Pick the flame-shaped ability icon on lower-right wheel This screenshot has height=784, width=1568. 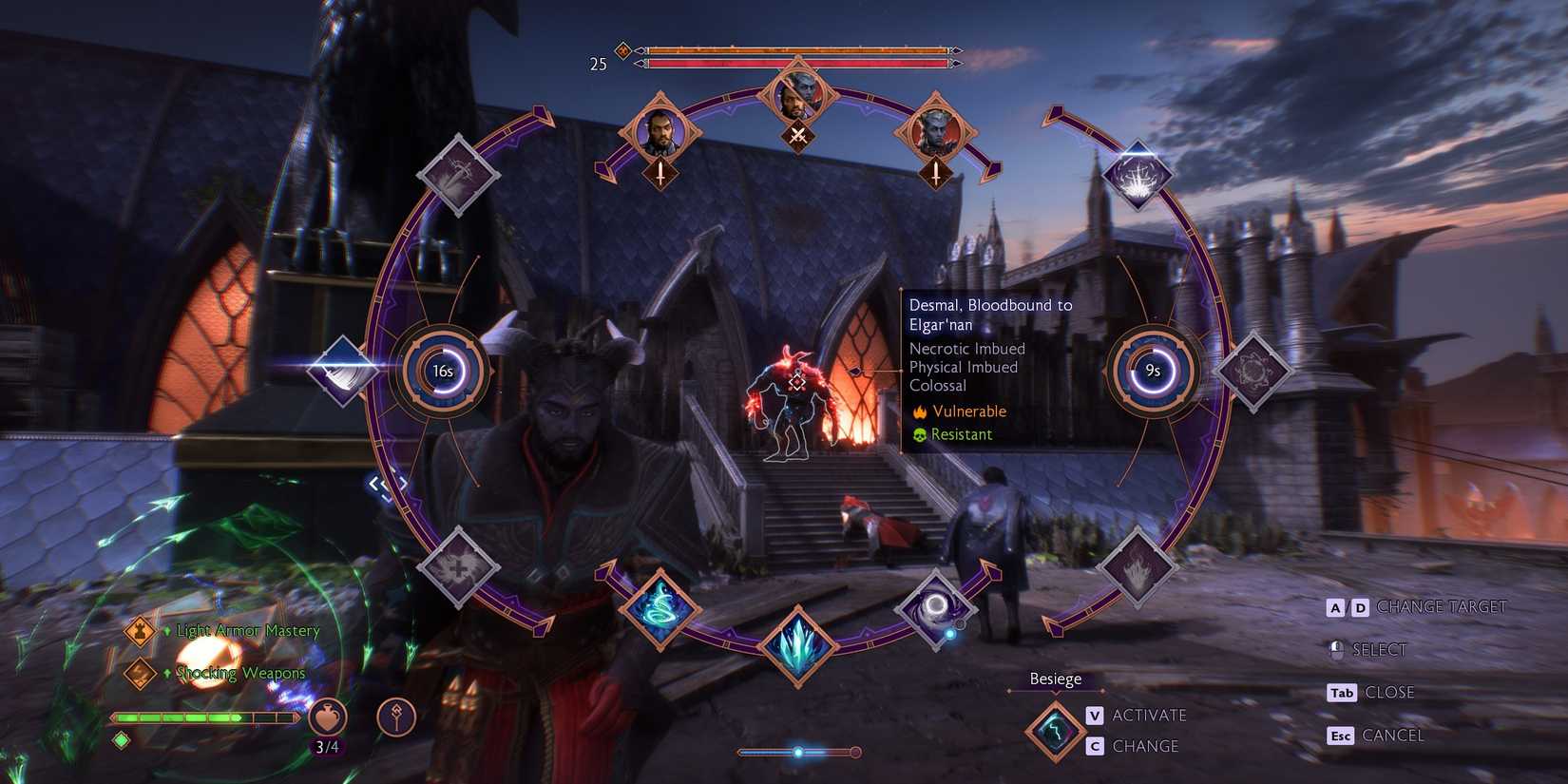tap(1138, 567)
